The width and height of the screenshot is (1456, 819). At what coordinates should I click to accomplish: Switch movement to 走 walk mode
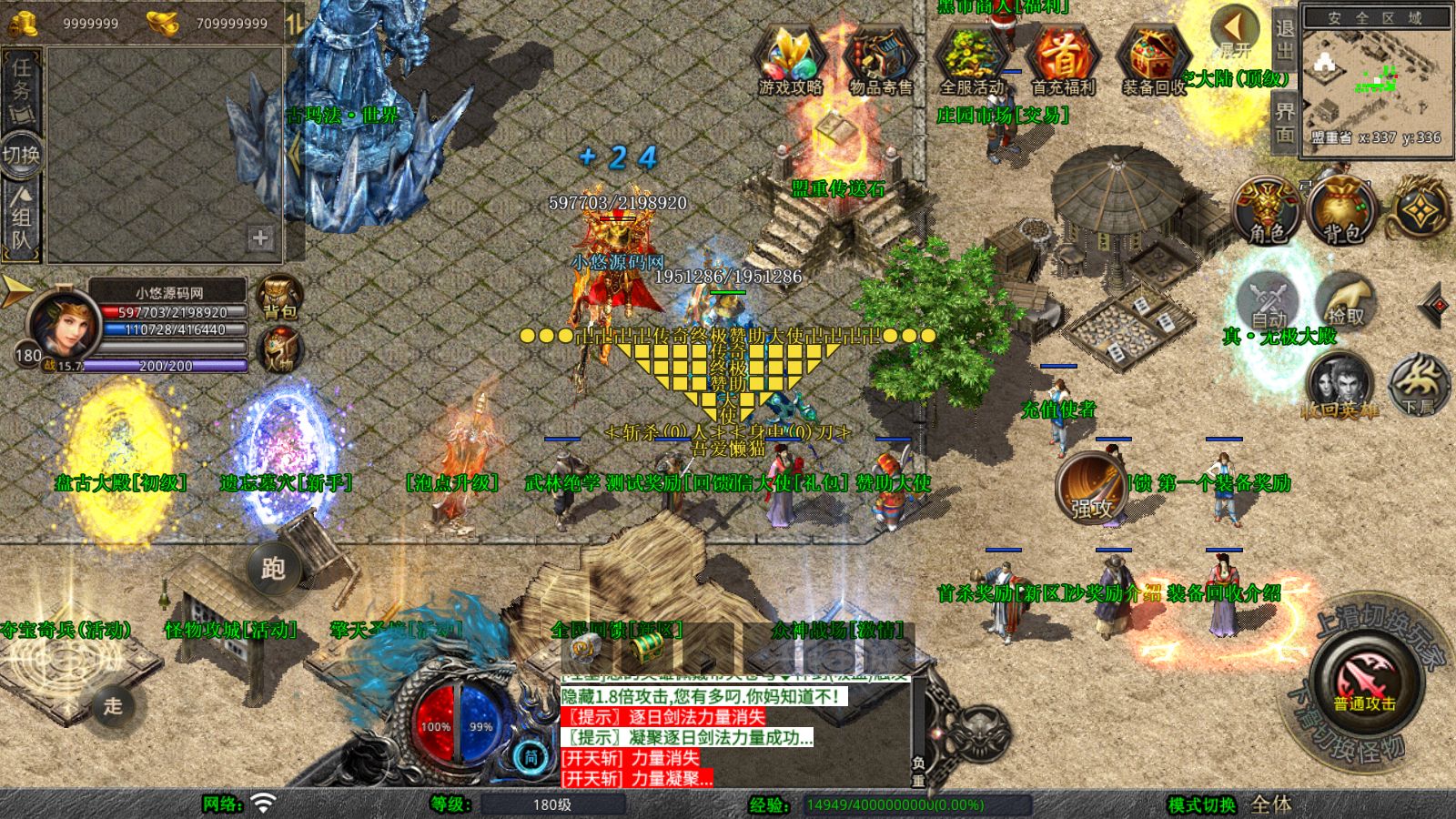click(112, 705)
